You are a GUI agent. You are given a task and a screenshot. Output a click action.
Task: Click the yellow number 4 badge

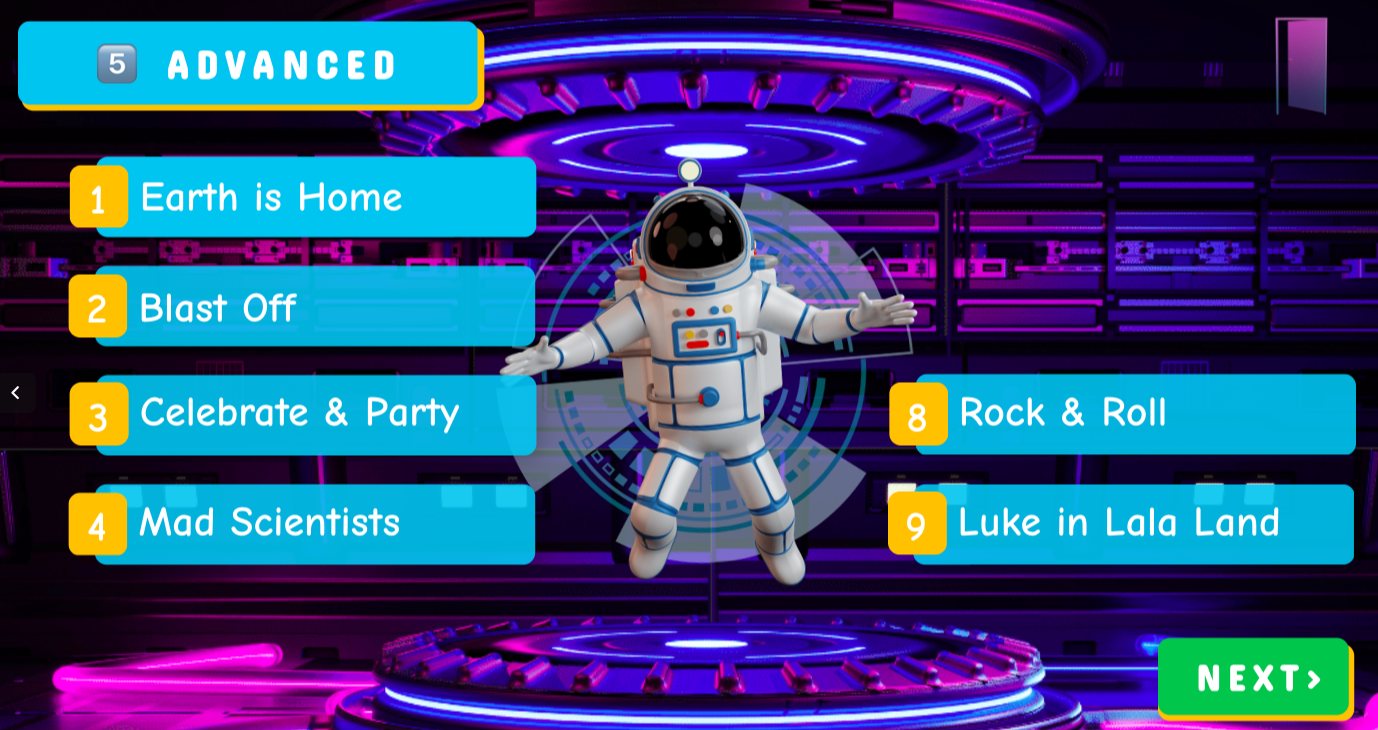[98, 525]
